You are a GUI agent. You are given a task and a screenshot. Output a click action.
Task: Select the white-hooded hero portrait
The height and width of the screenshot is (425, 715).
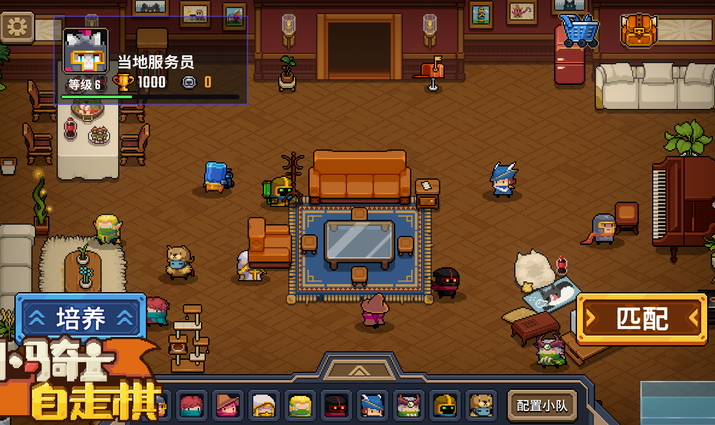[264, 405]
